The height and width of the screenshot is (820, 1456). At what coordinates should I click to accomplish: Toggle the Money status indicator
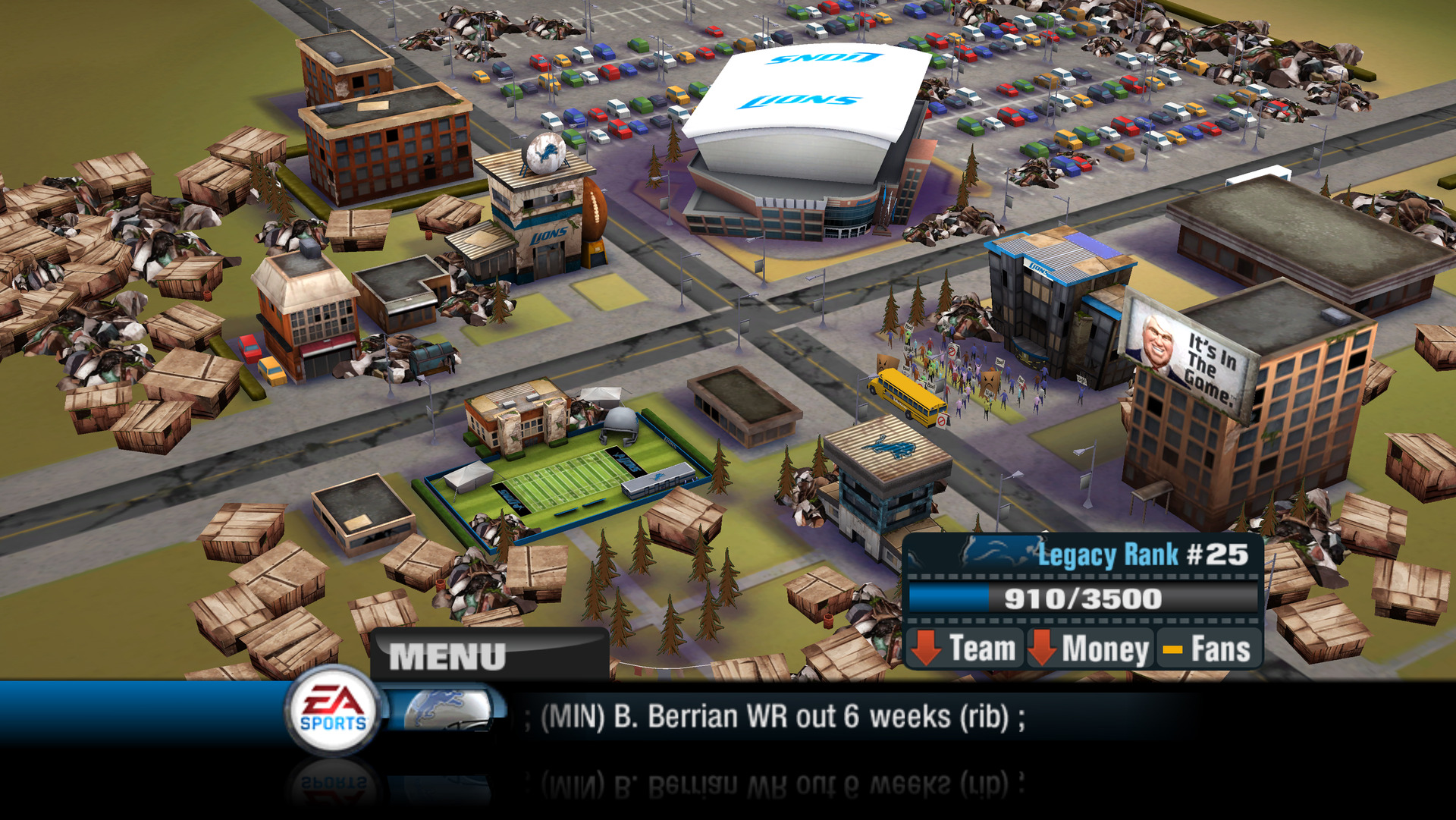point(1092,648)
